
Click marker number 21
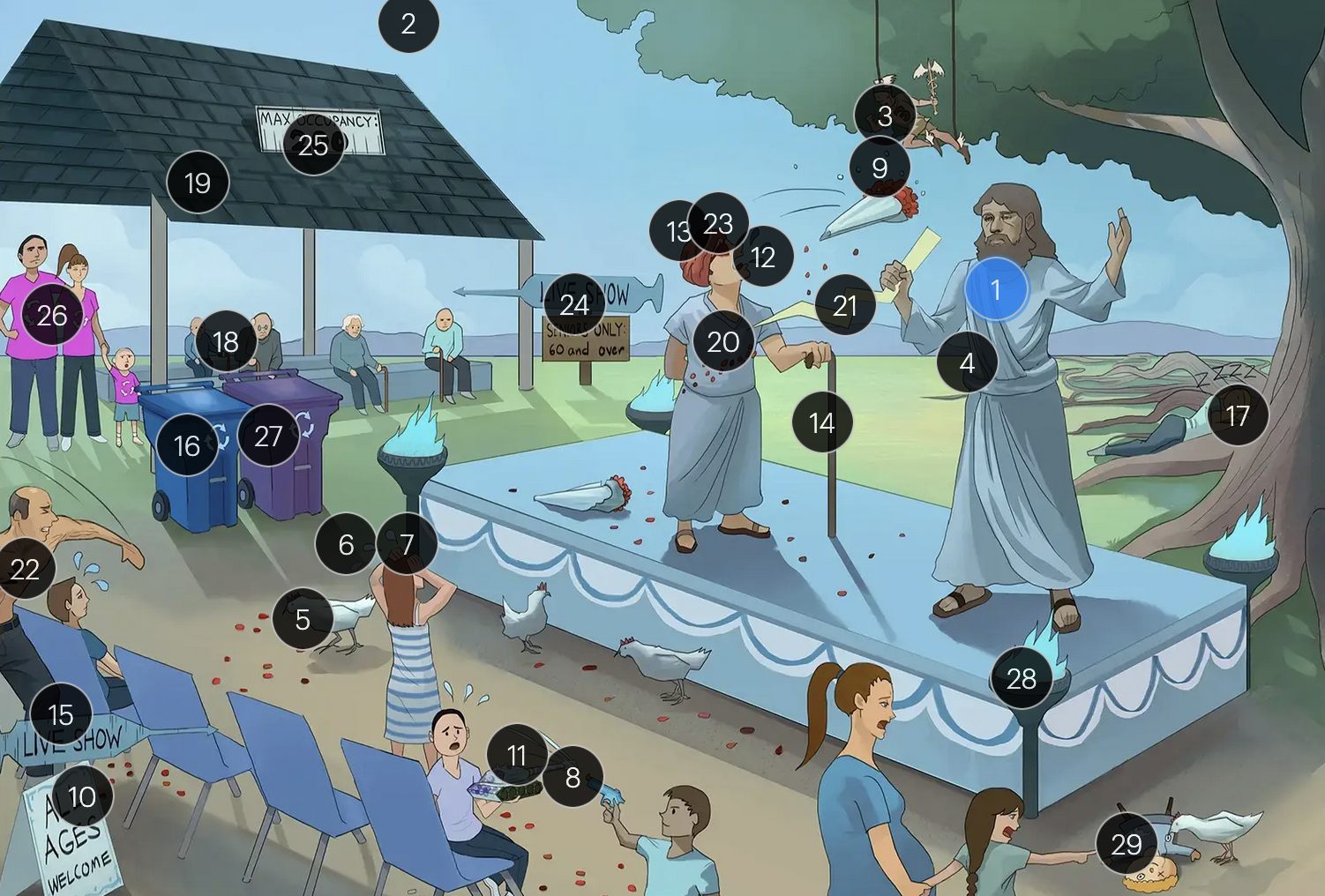click(x=845, y=305)
